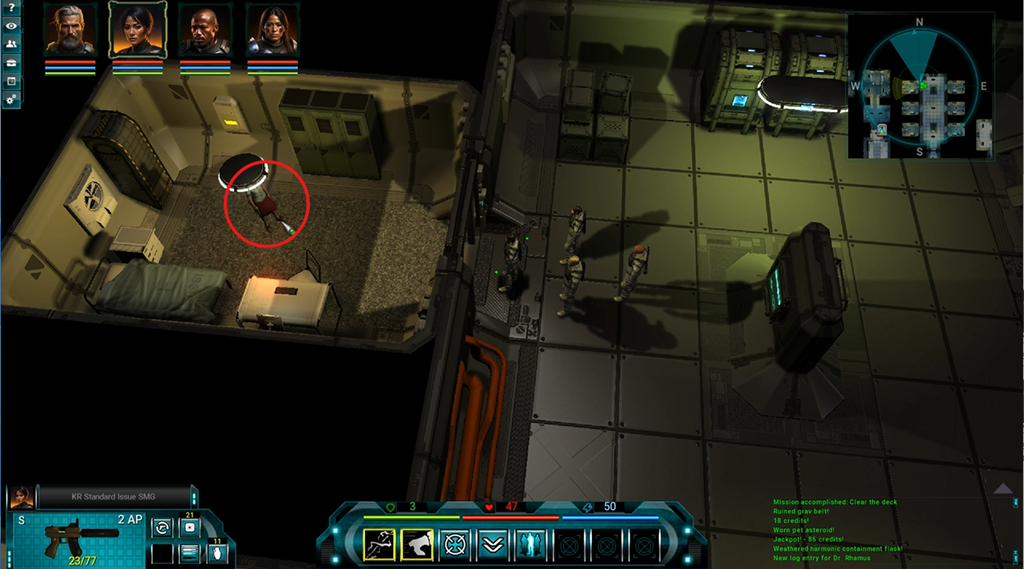Click the item slot showing count 21

(x=190, y=526)
